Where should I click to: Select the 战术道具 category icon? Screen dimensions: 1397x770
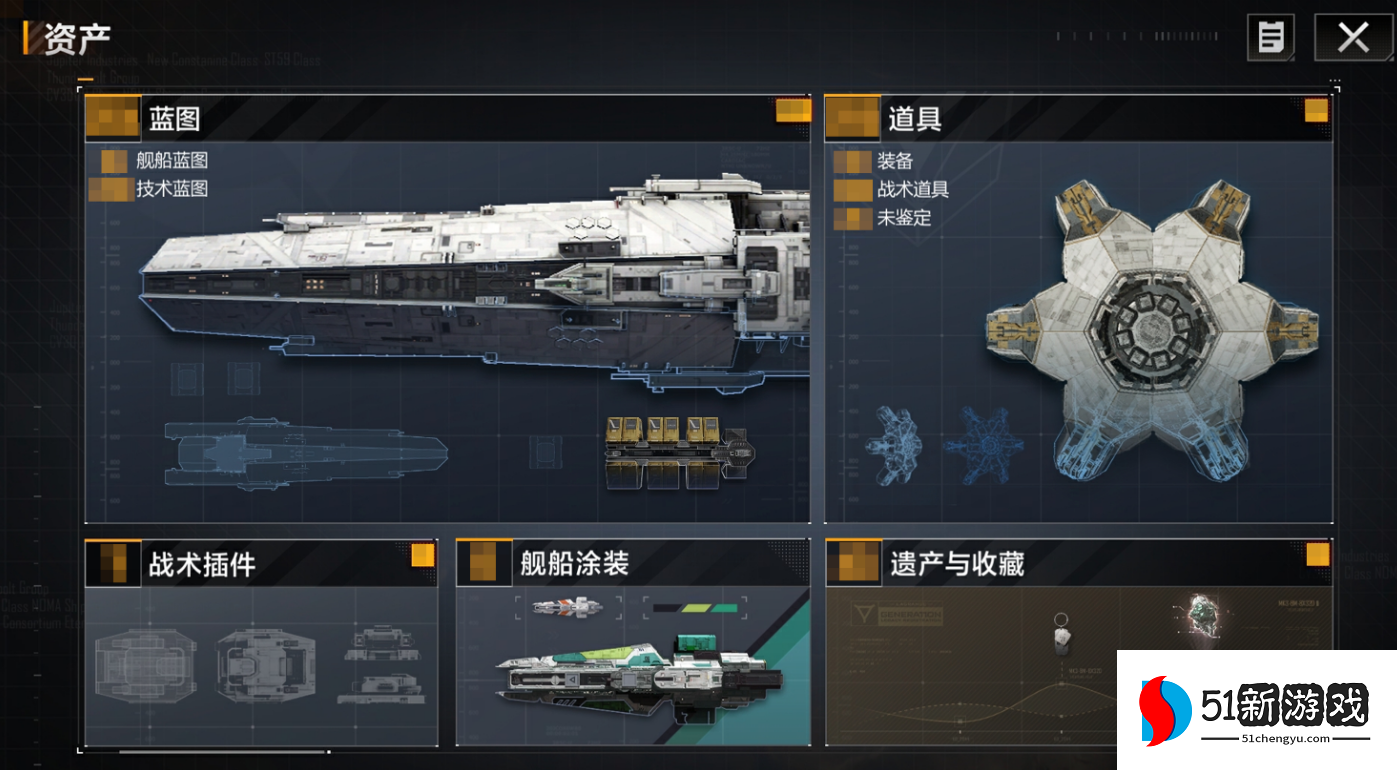[855, 189]
